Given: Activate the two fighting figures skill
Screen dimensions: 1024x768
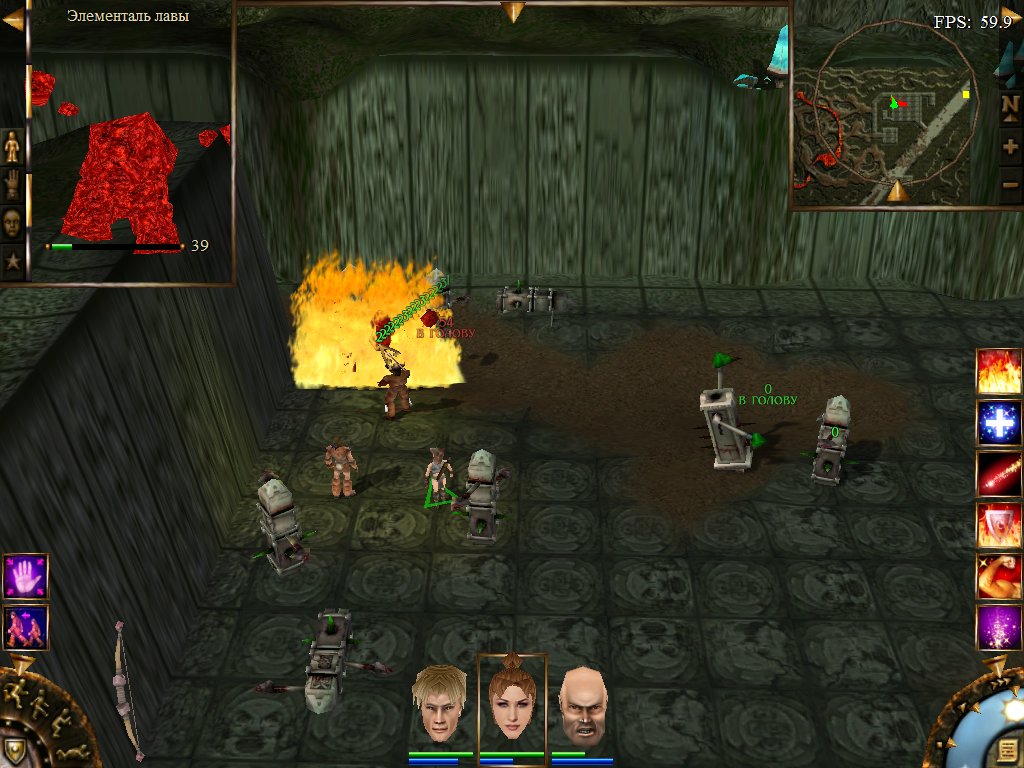Looking at the screenshot, I should 25,627.
